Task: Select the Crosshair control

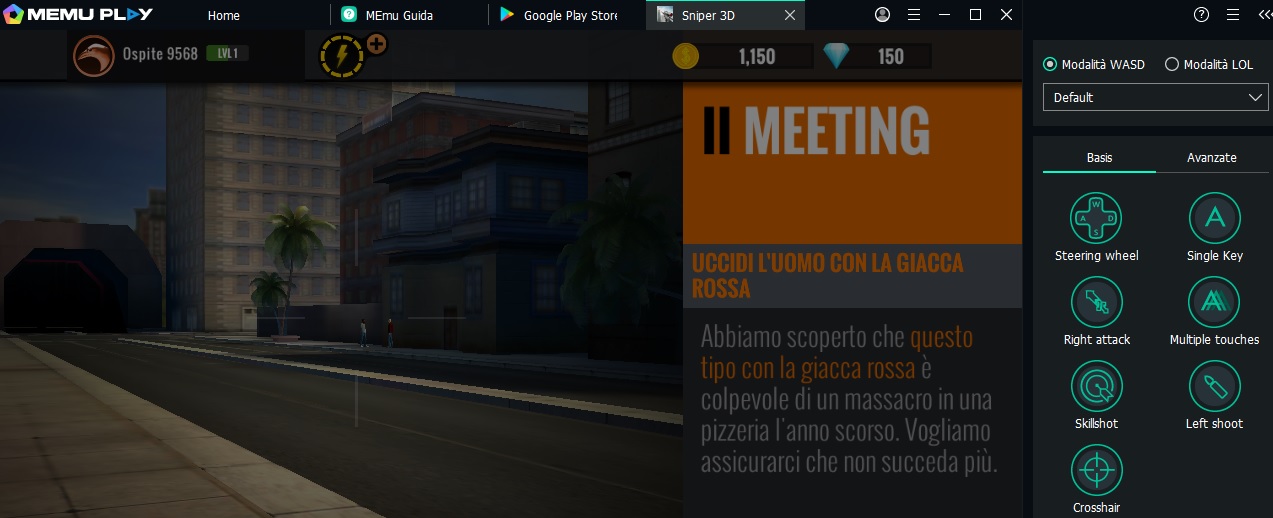Action: tap(1097, 470)
